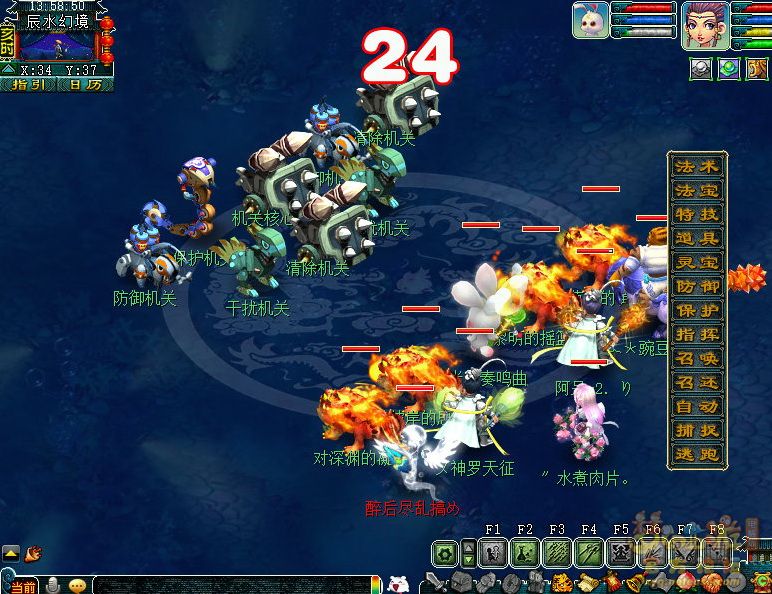
Task: Open the 日历 calendar button
Action: coord(85,85)
